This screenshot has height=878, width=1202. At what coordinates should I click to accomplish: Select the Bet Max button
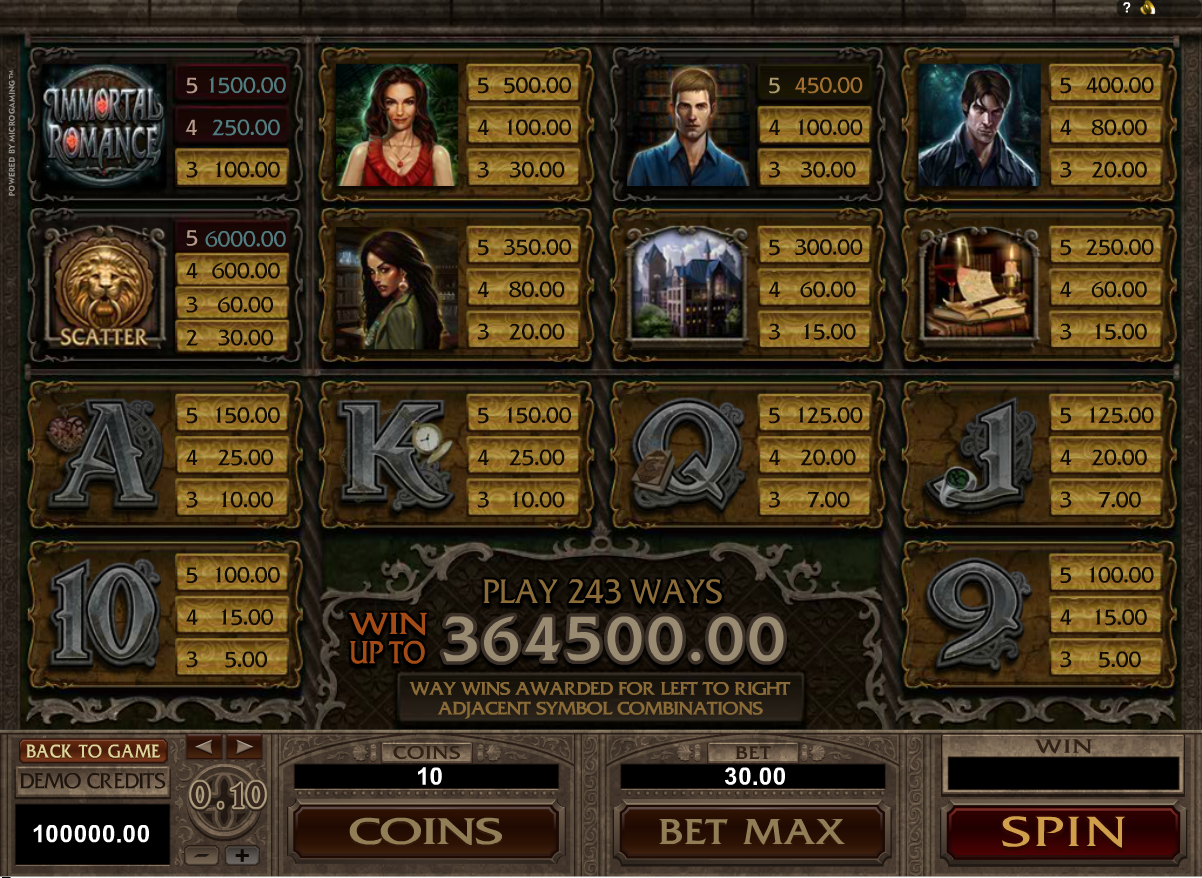(752, 832)
